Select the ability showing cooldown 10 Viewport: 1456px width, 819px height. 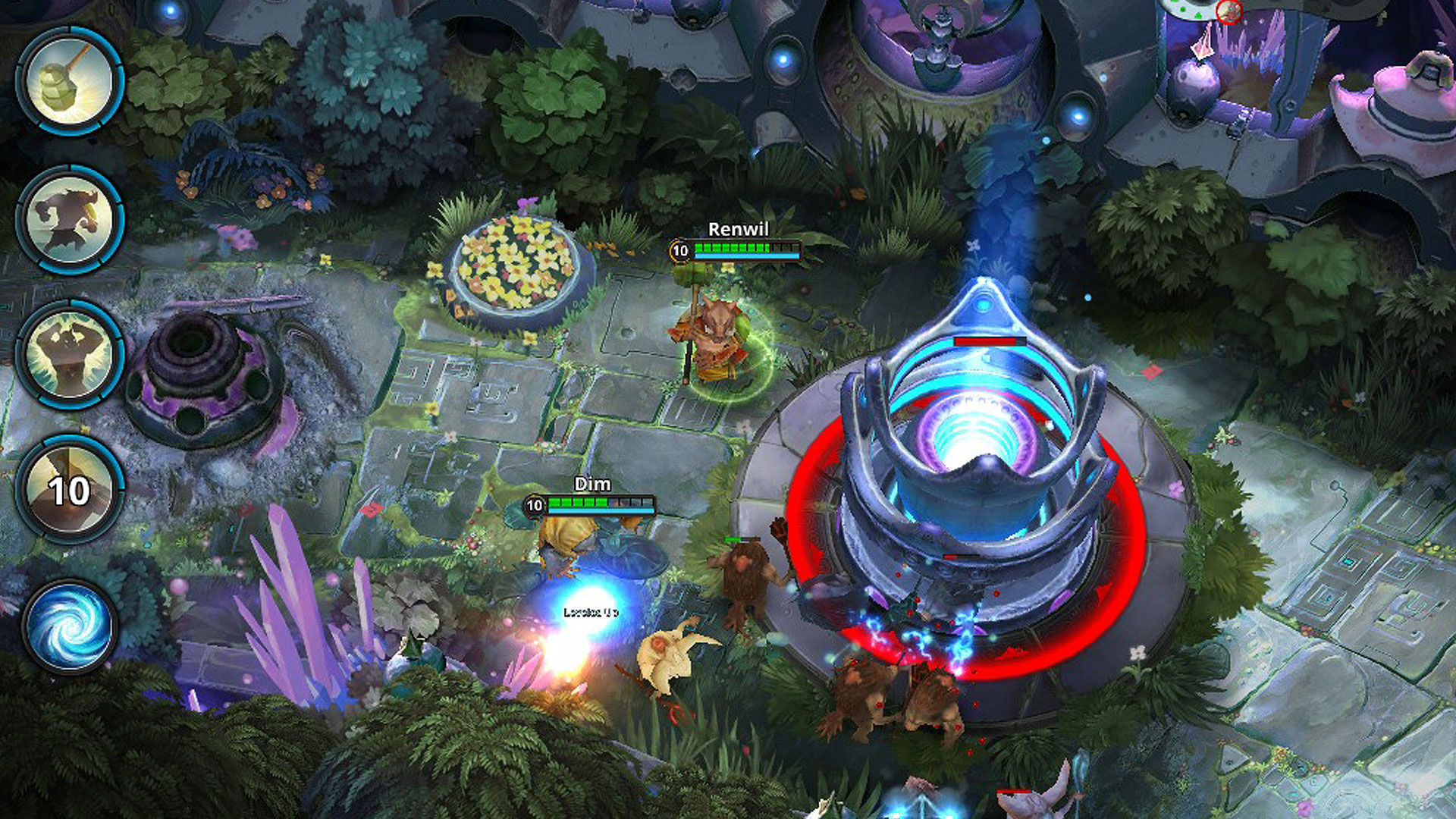(70, 490)
